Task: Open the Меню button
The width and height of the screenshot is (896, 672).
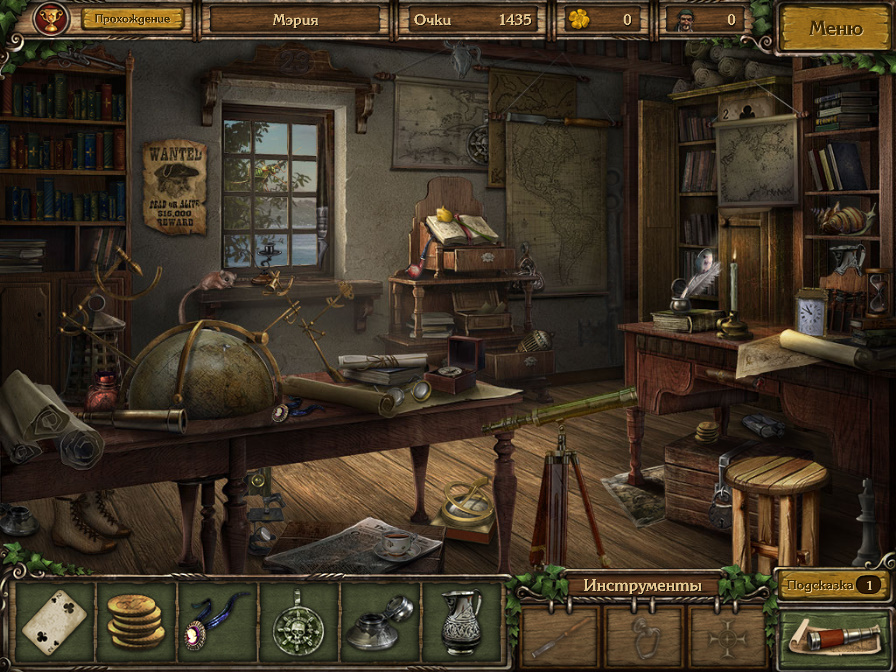Action: click(x=835, y=28)
